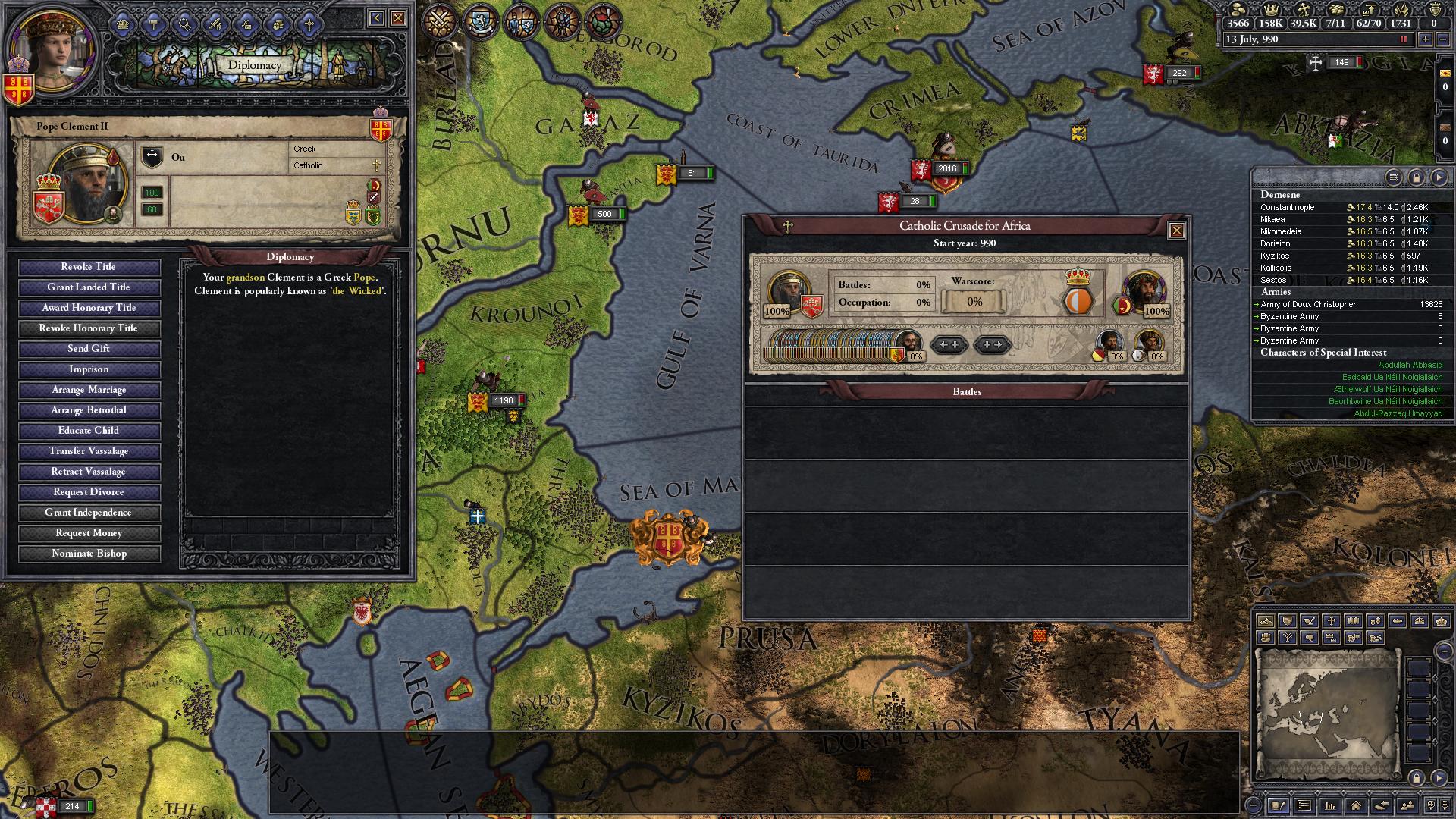Screen dimensions: 1456x819
Task: Select Constantinople in the Demesne list
Action: click(1287, 207)
